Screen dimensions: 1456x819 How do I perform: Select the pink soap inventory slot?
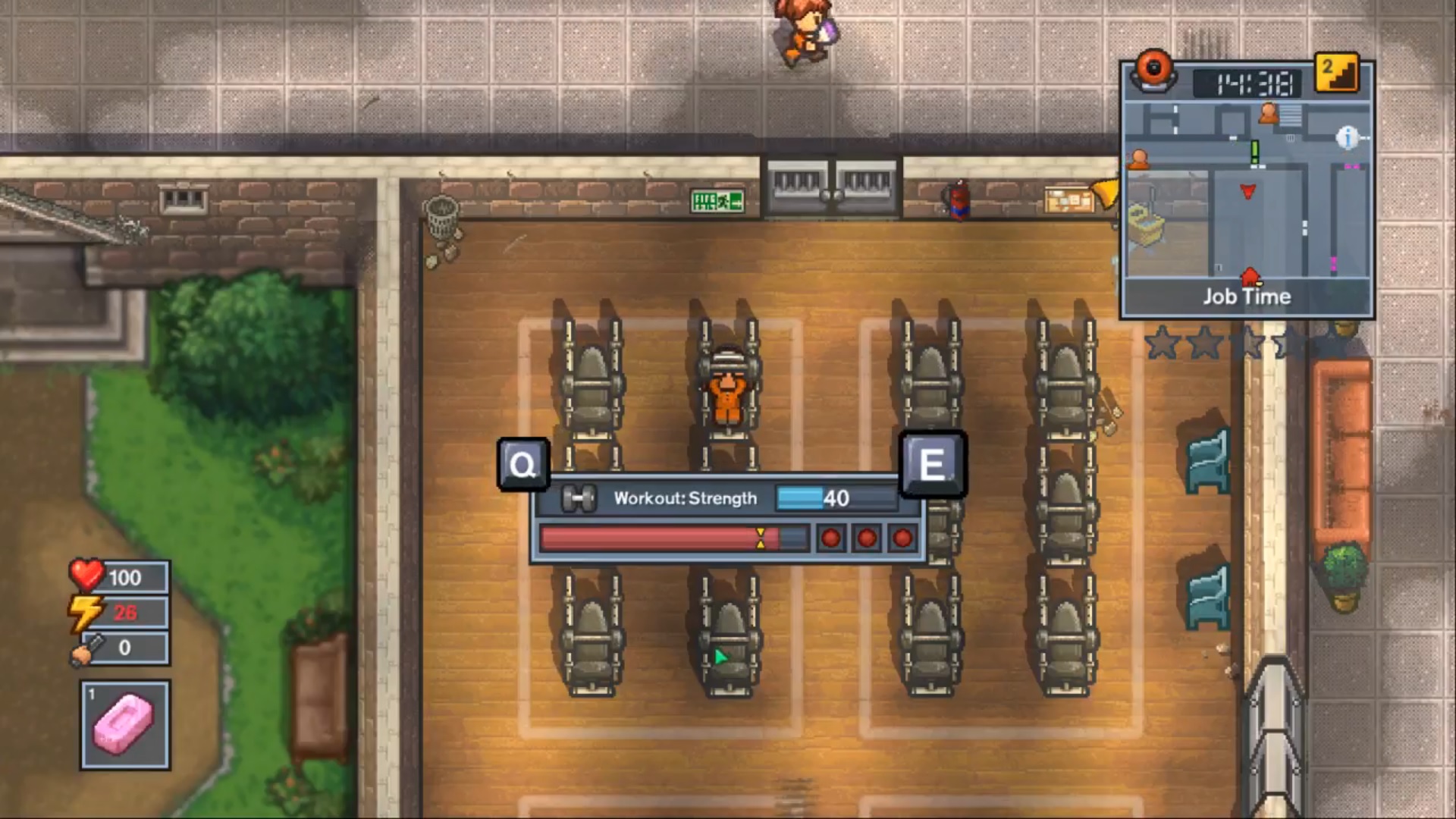point(125,725)
